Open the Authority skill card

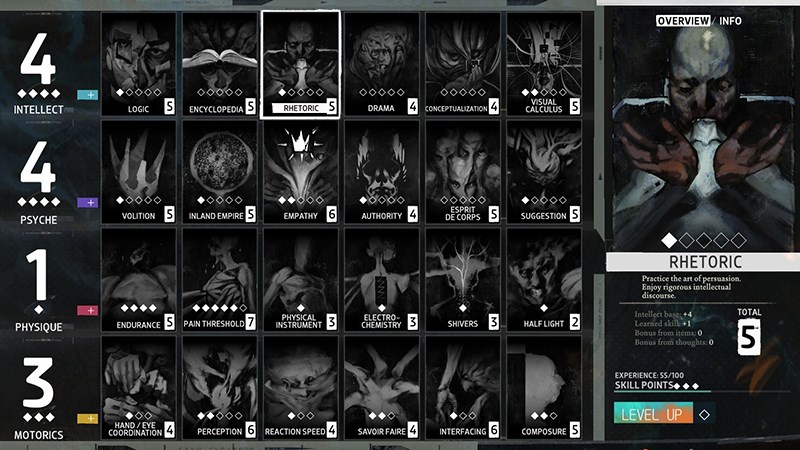click(382, 172)
